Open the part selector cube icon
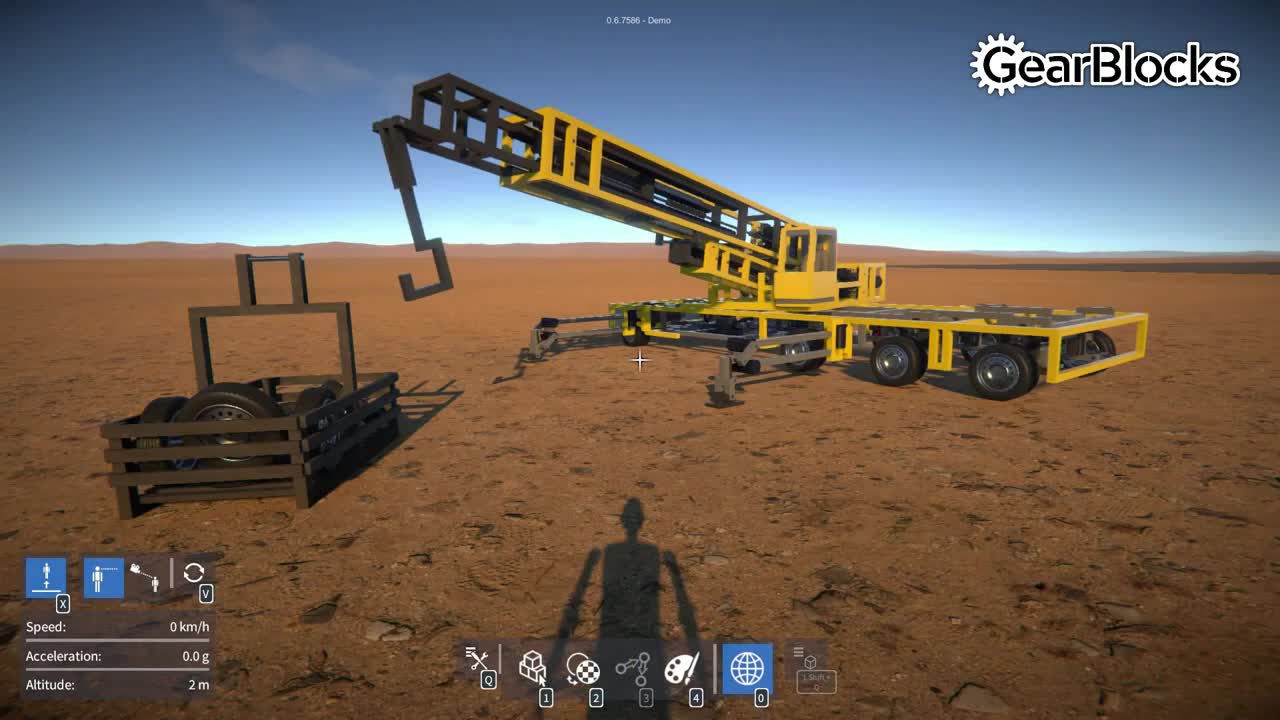Viewport: 1280px width, 720px height. 808,662
